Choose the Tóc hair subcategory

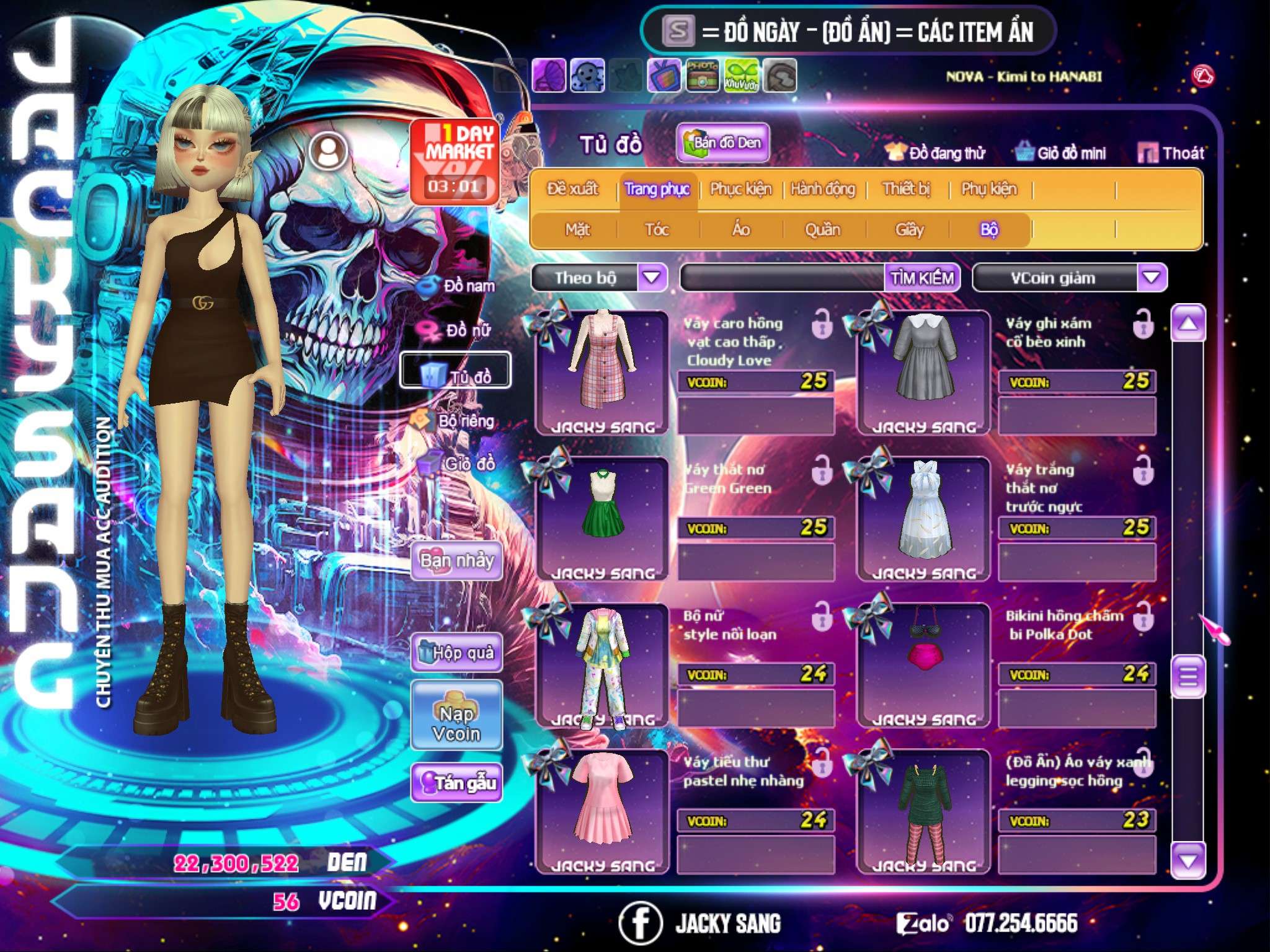(657, 230)
